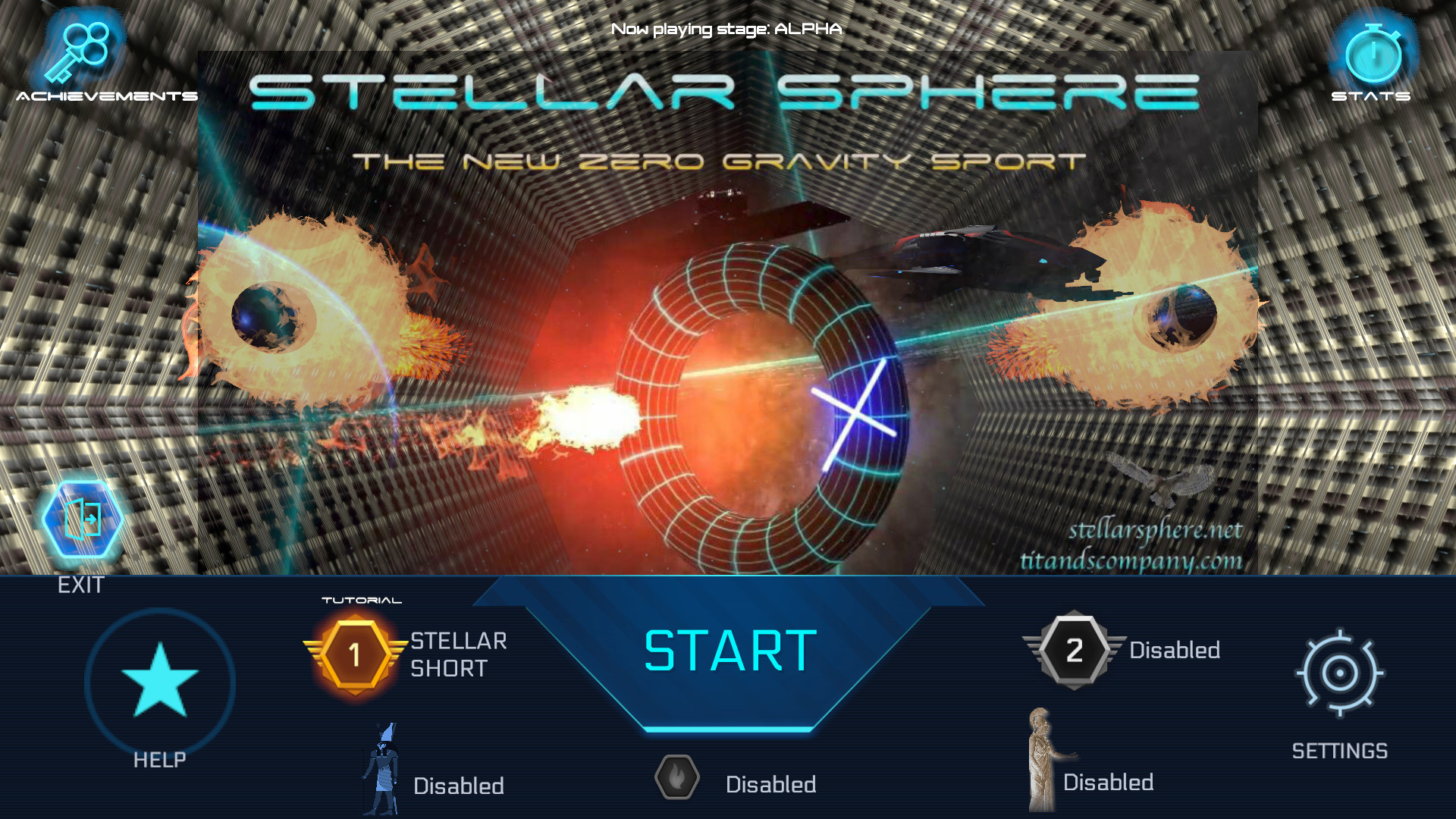Click the EXIT text label
Screen dimensions: 1456x819
coord(82,585)
